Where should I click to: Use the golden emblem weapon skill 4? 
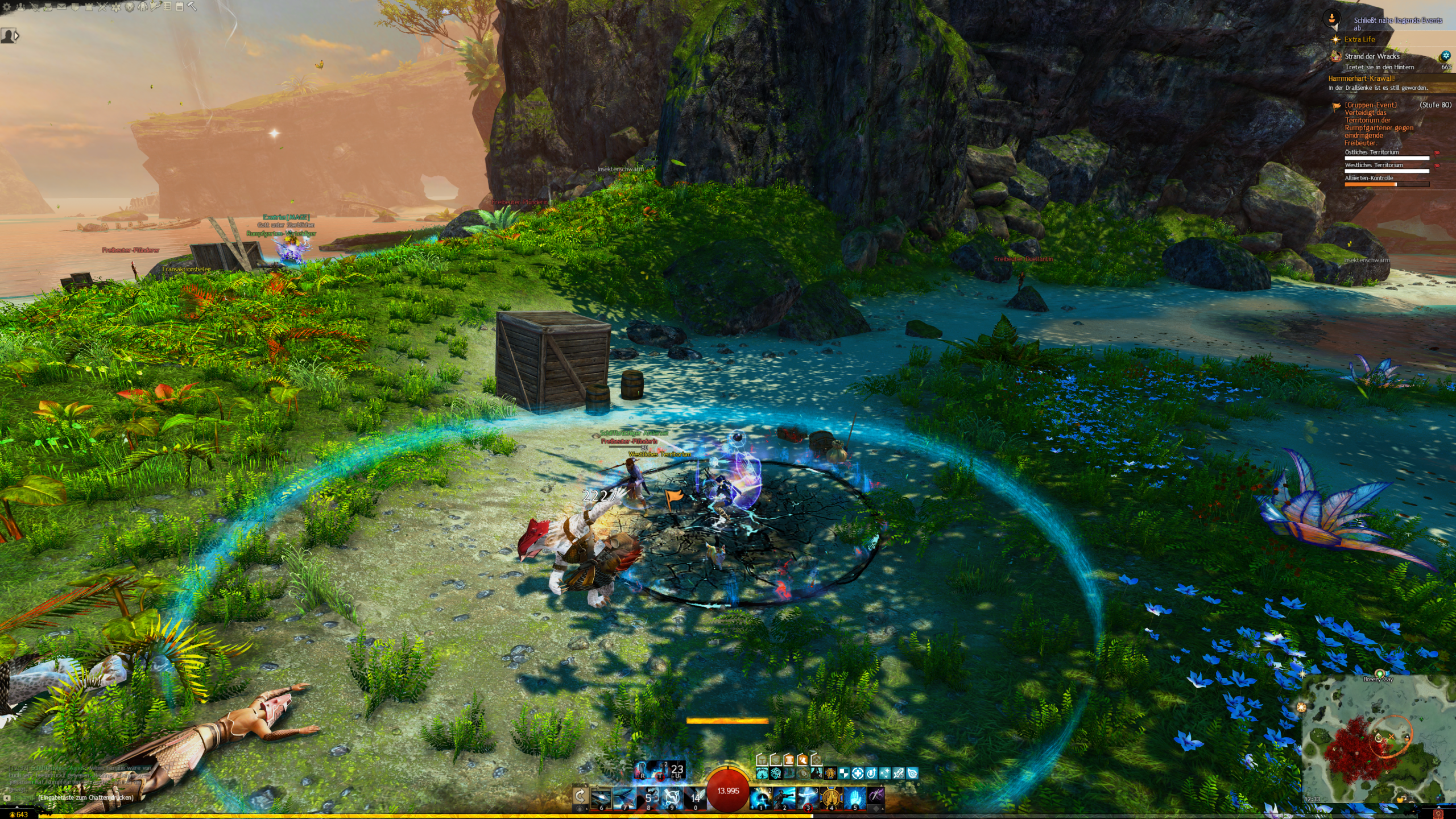pyautogui.click(x=831, y=797)
